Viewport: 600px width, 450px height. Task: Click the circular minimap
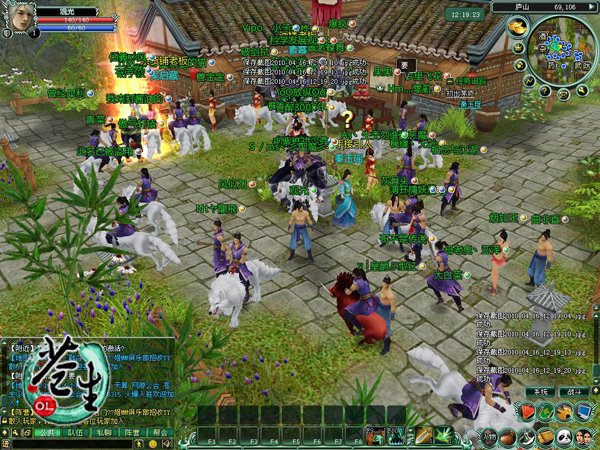[563, 58]
